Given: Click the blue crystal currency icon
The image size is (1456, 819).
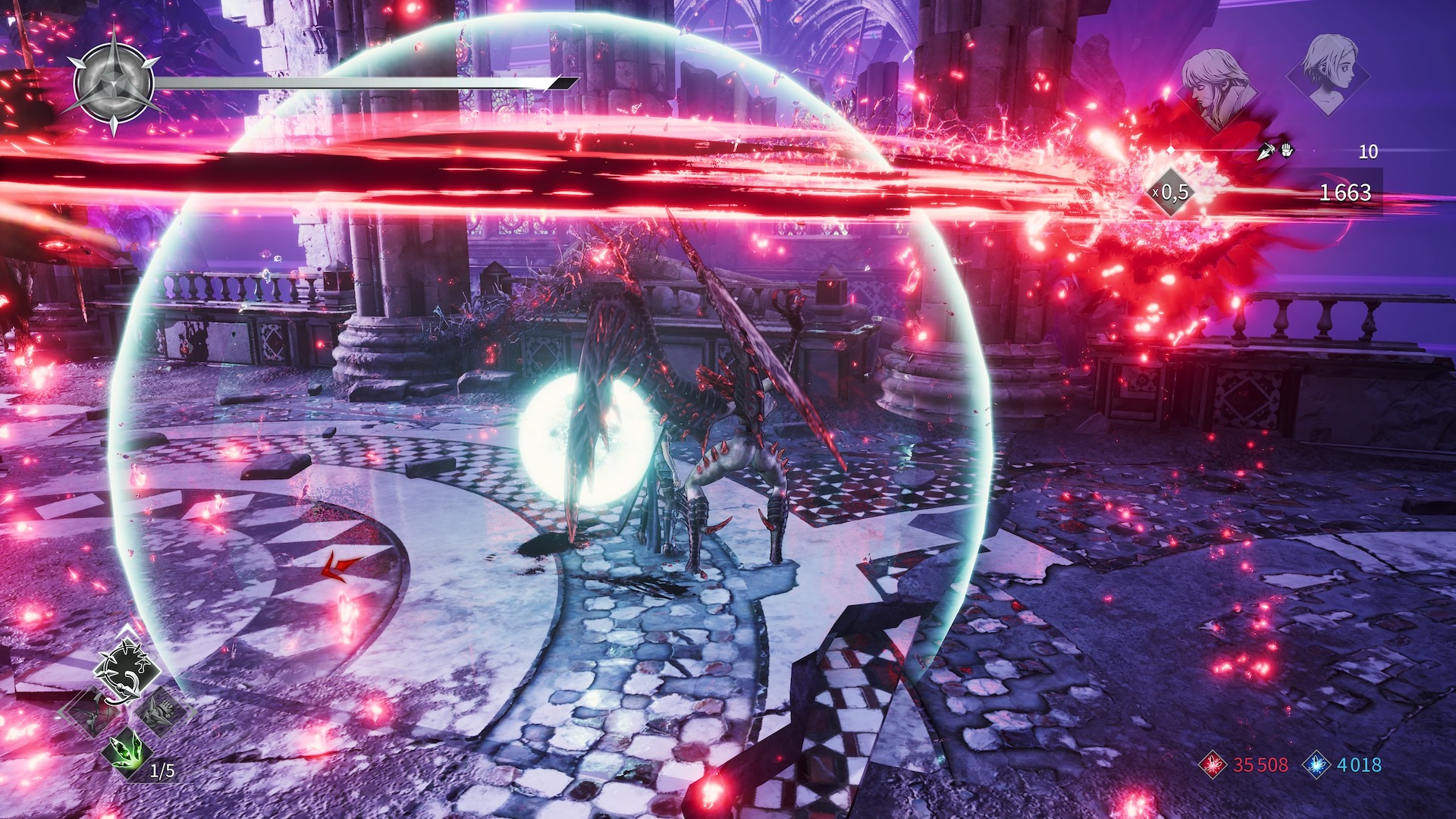Looking at the screenshot, I should coord(1316,764).
